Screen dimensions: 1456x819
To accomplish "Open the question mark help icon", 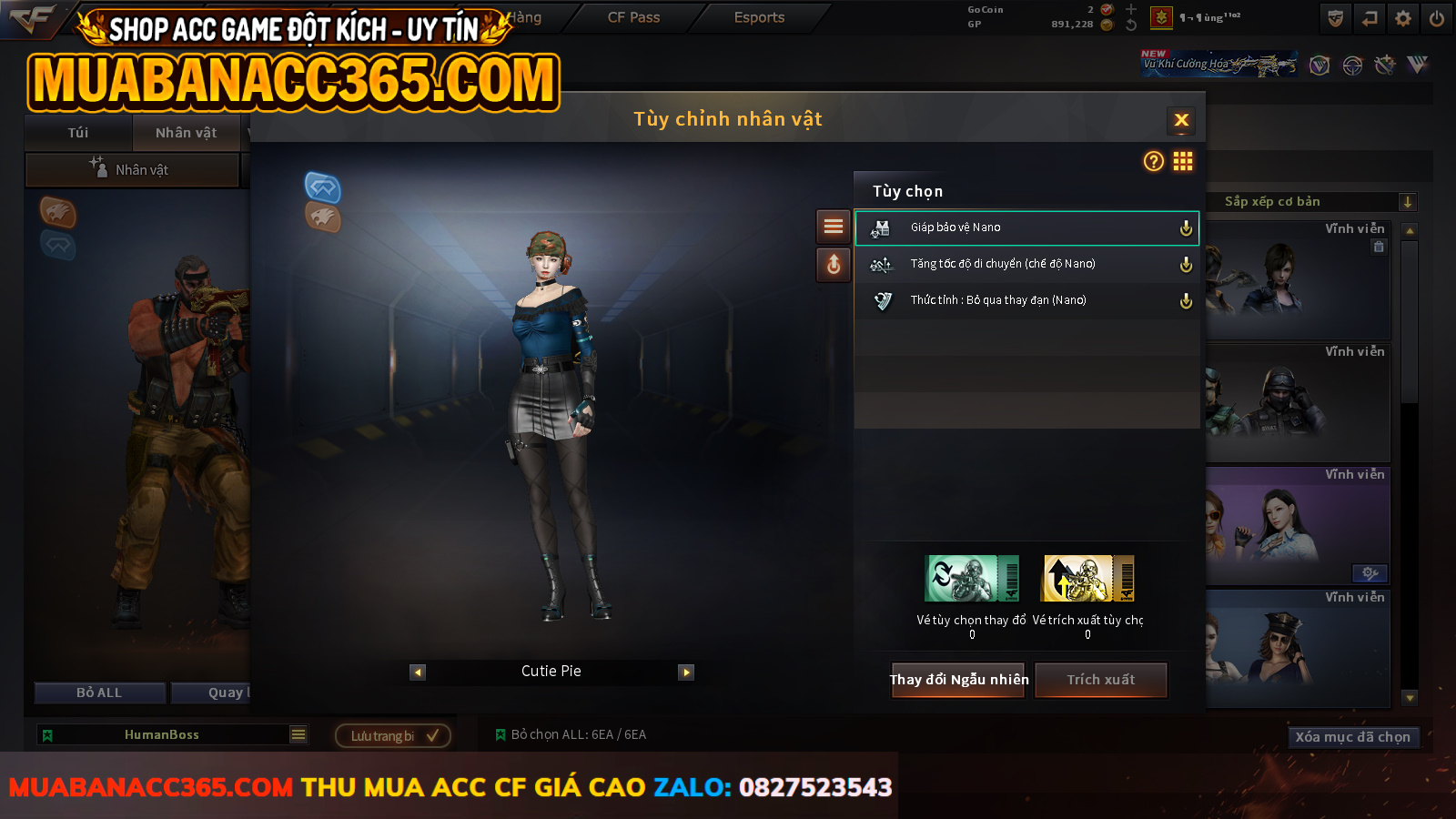I will [1153, 161].
